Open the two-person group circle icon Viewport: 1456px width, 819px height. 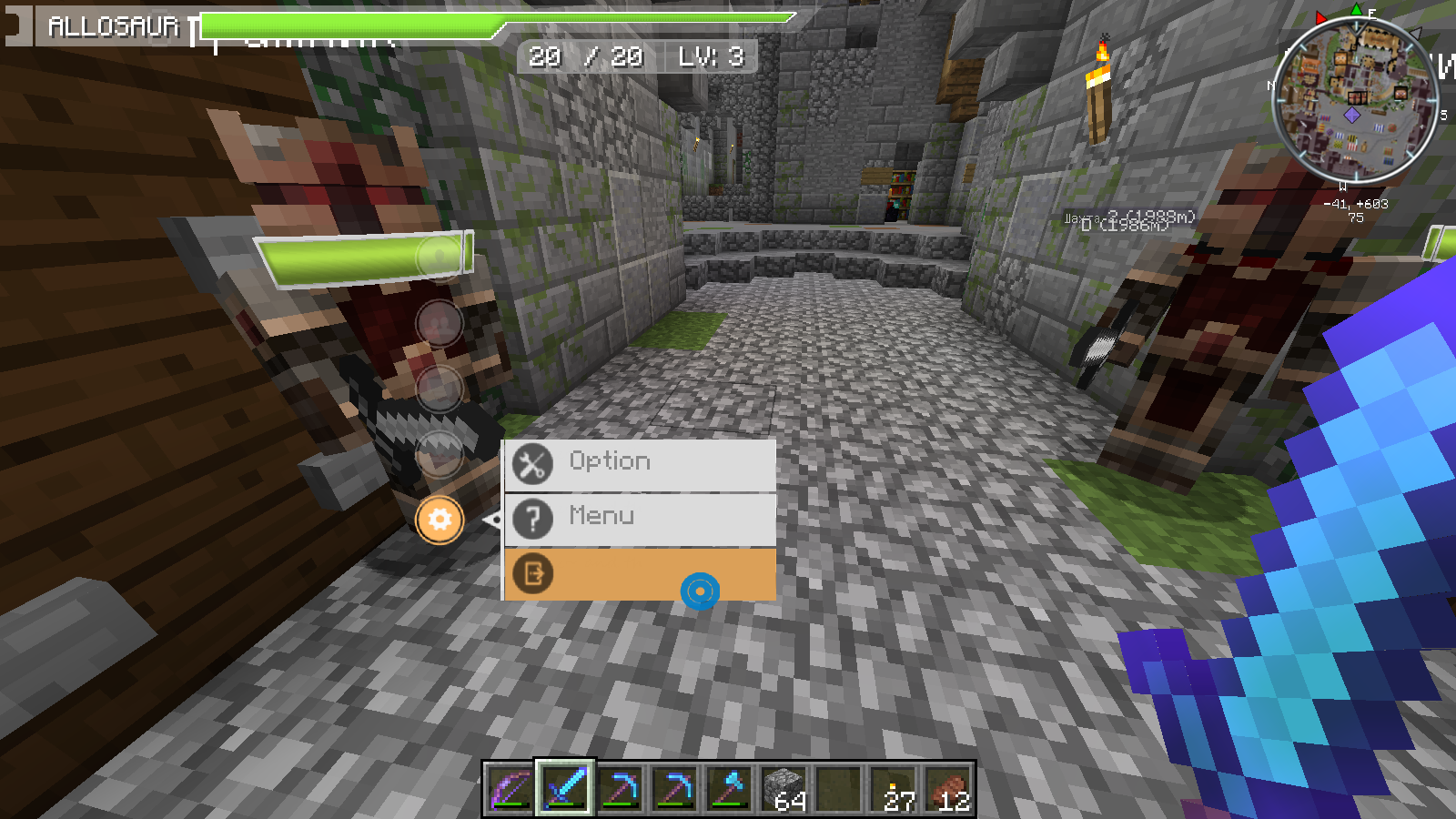tap(440, 322)
